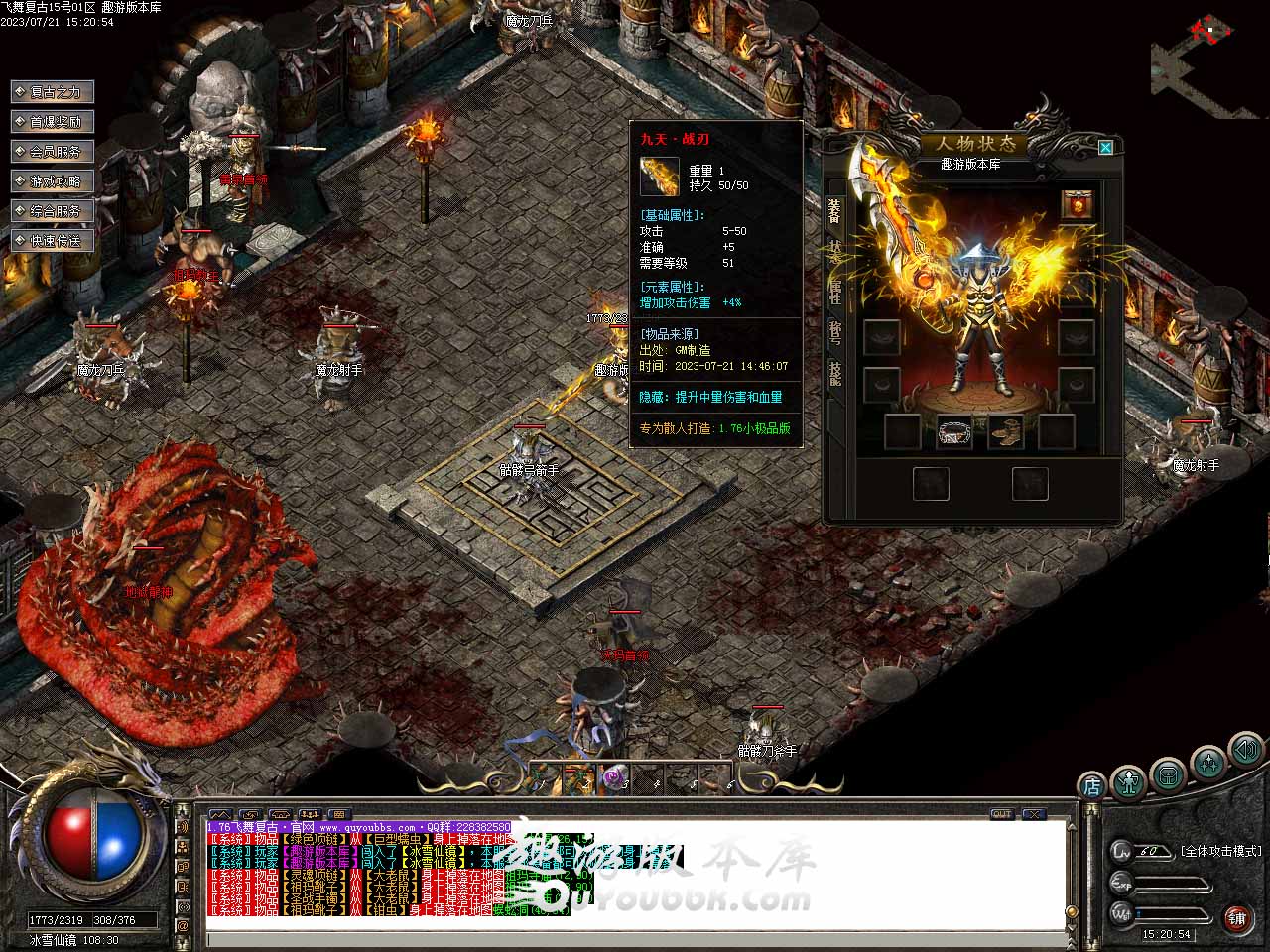
Task: Select the equipped boots slot
Action: point(1006,432)
